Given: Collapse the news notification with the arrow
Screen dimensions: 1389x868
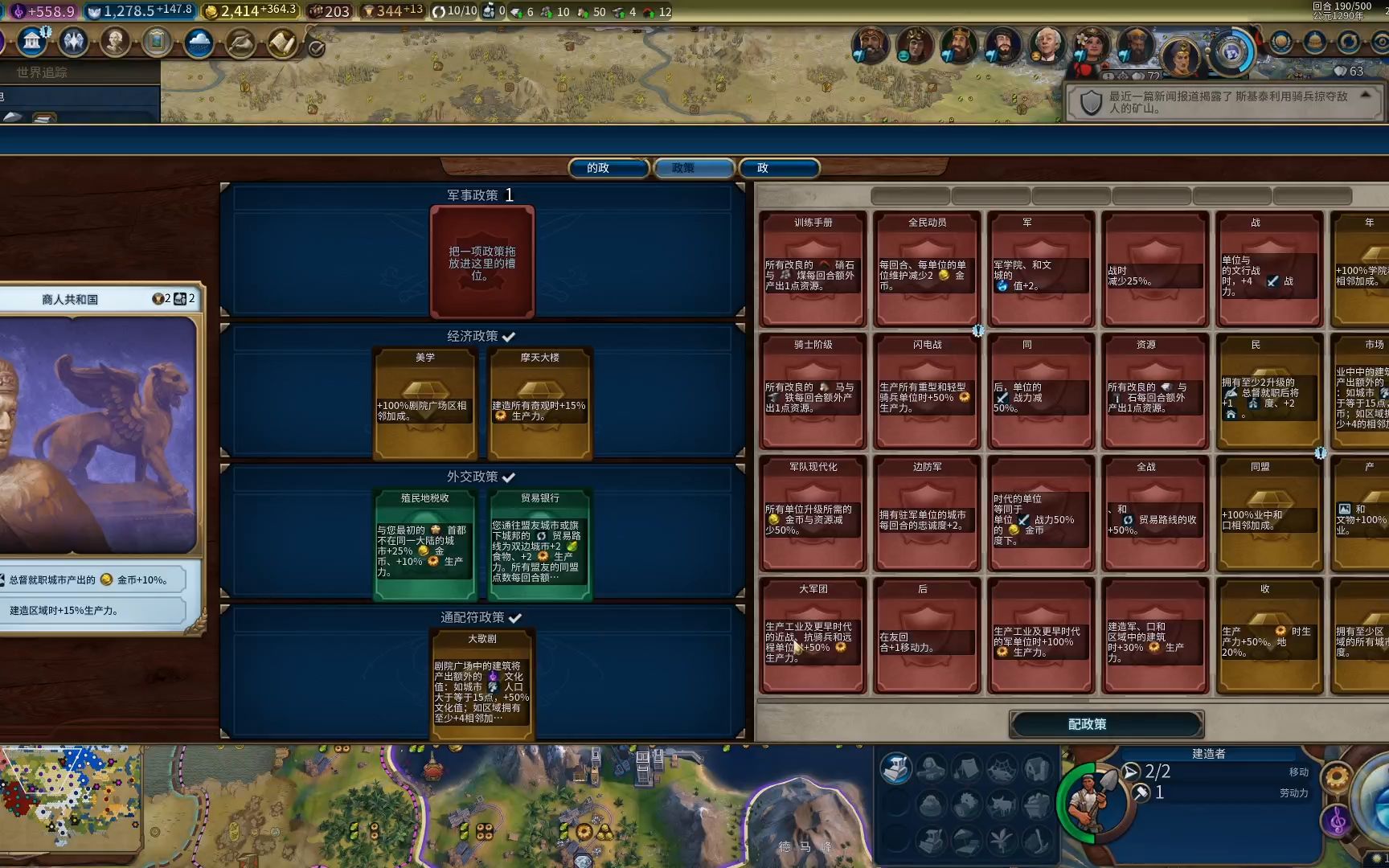Looking at the screenshot, I should (x=1365, y=95).
